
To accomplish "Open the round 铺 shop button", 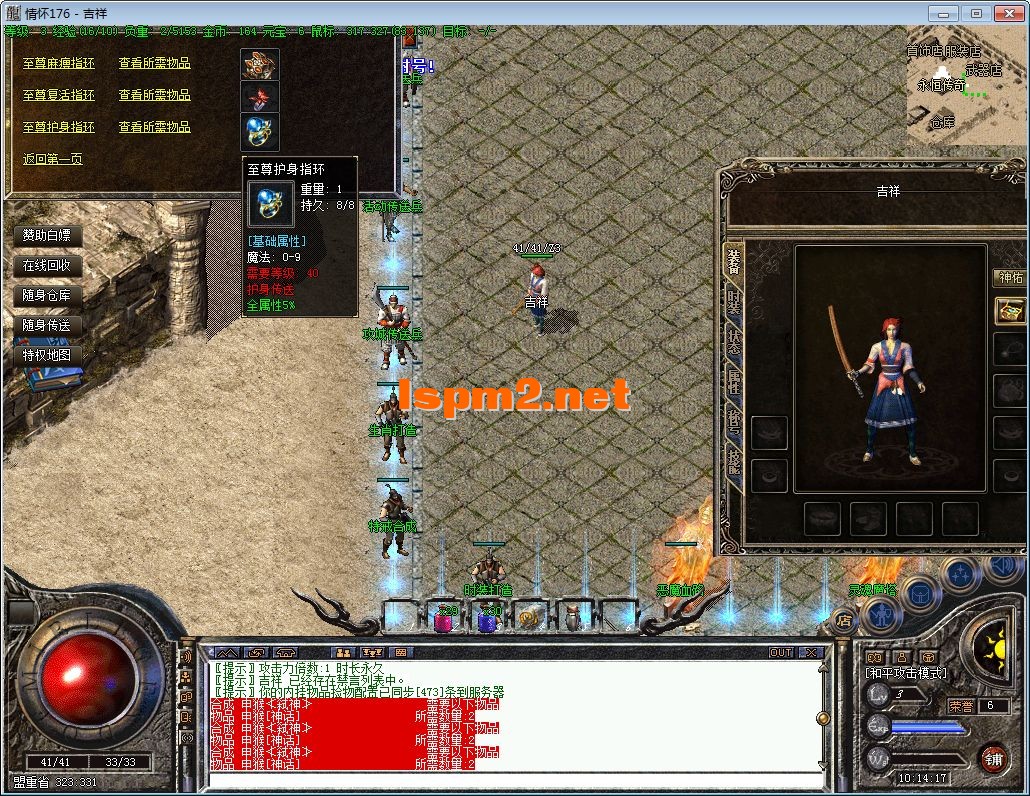I will (993, 758).
